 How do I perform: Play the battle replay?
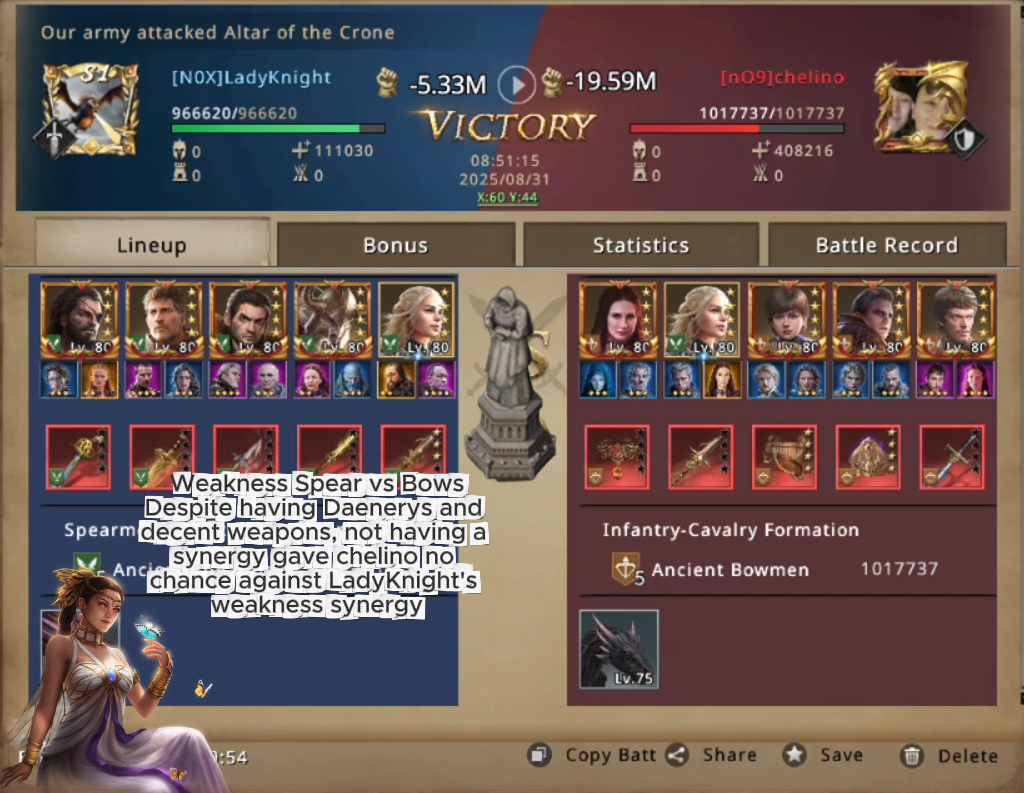[x=517, y=84]
